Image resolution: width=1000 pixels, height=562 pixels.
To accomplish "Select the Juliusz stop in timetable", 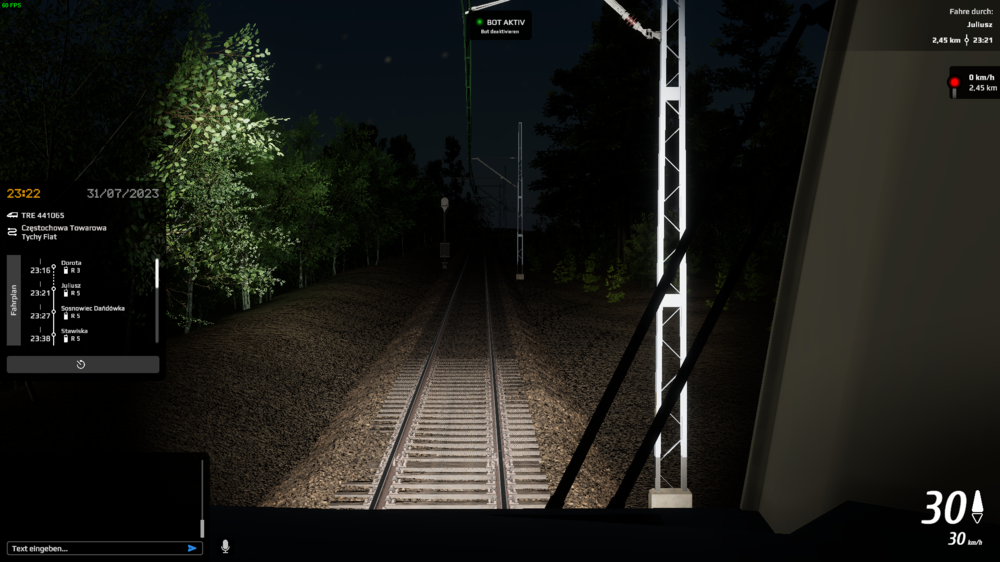I will [70, 285].
